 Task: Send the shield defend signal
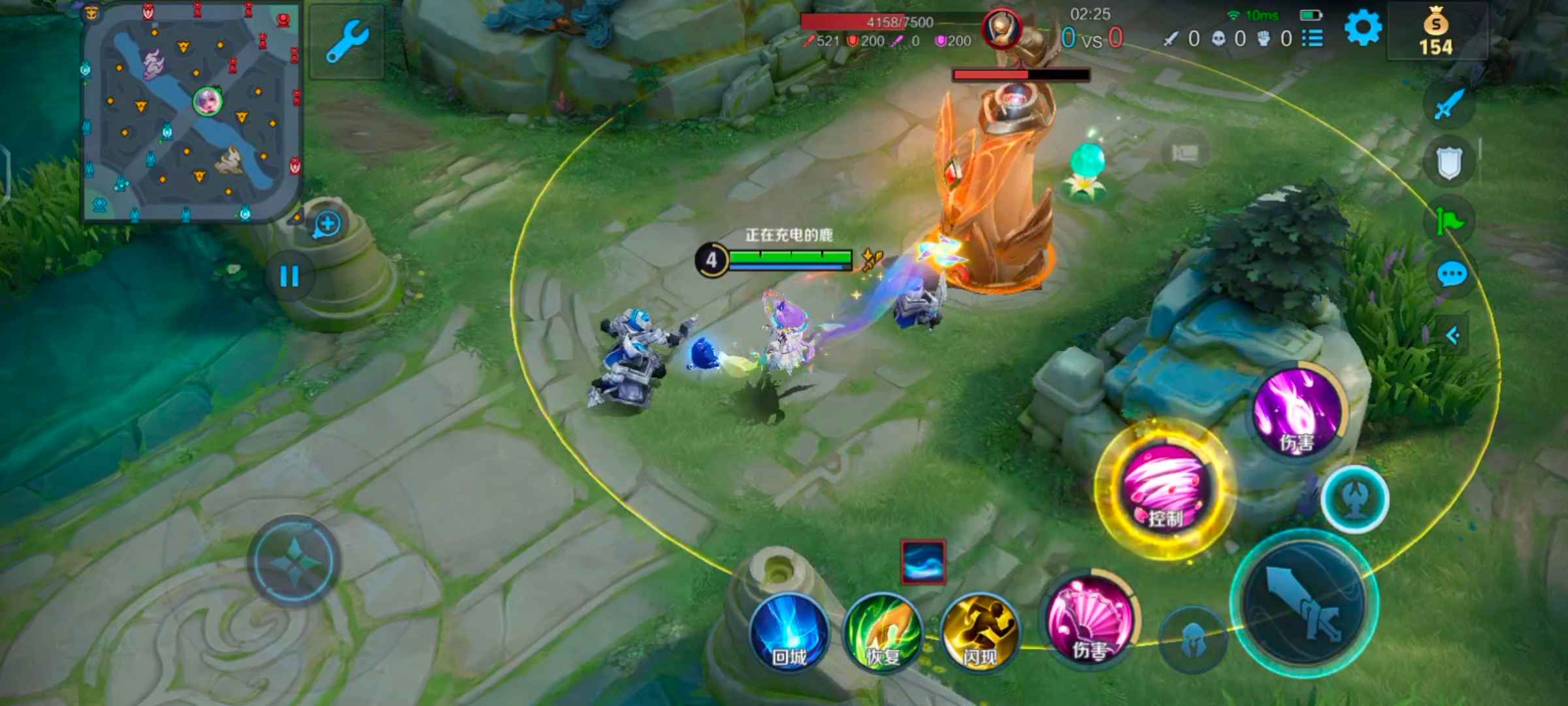click(1449, 162)
